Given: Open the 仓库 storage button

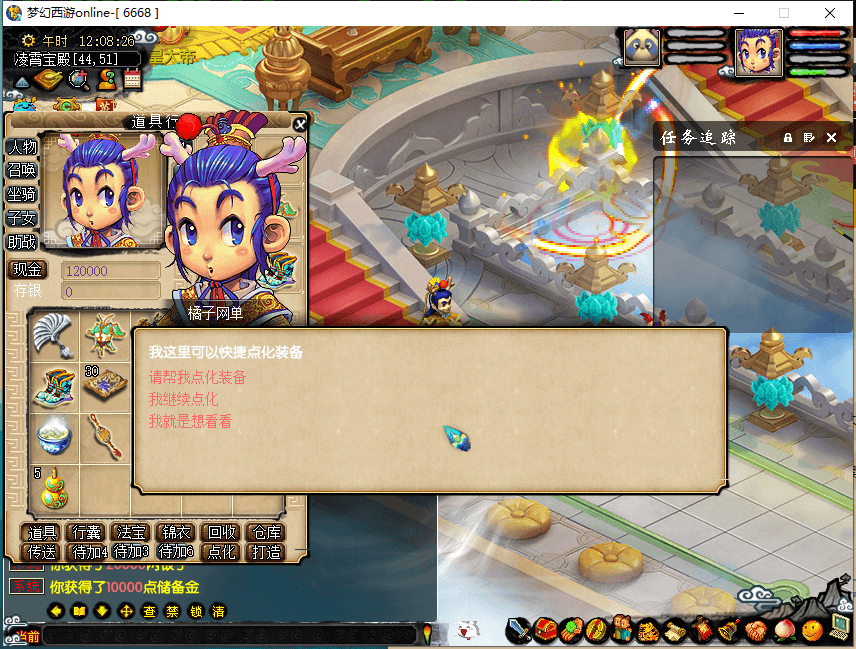Looking at the screenshot, I should point(264,532).
